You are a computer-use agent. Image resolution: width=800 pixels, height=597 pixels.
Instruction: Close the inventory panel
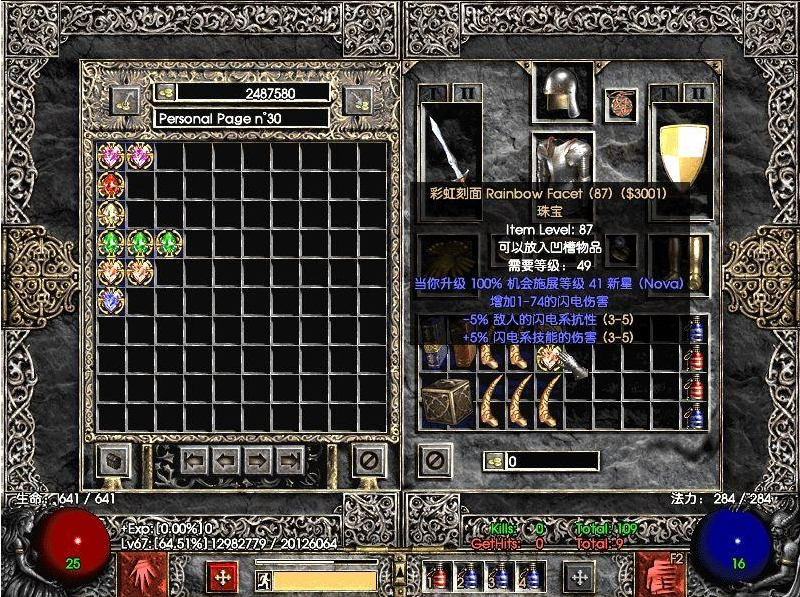(x=435, y=461)
